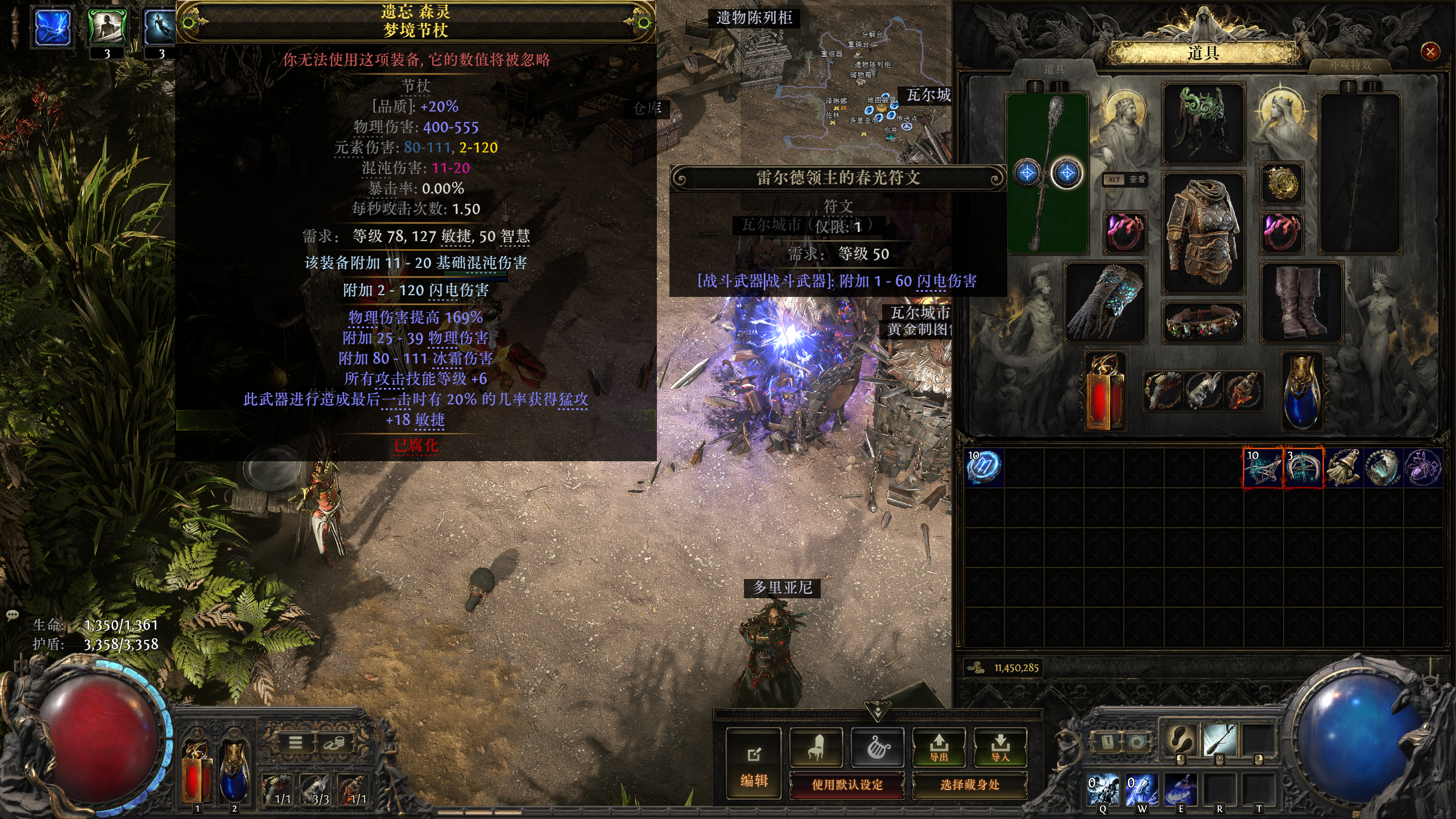
Task: Select the jeweled belt slot
Action: click(1203, 321)
